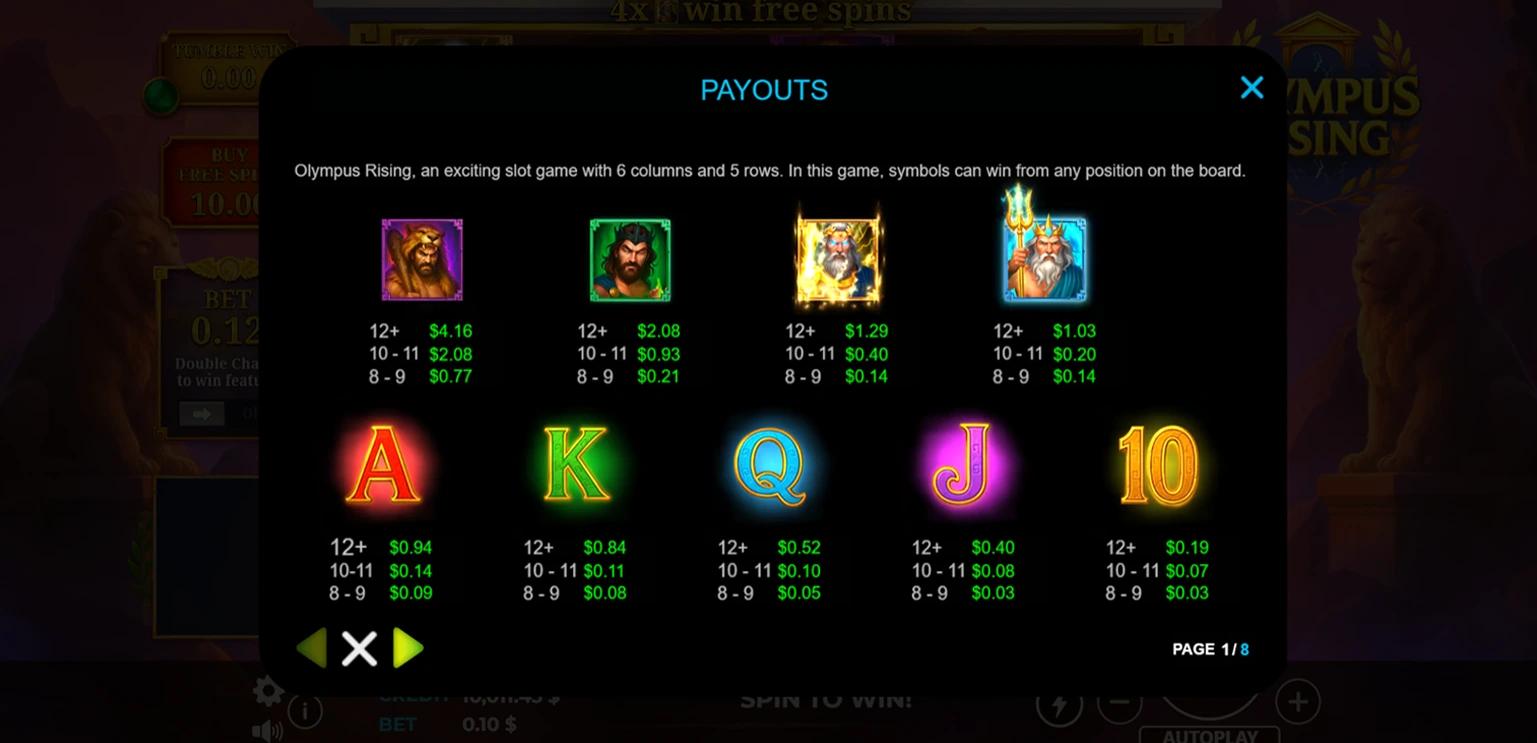Click the Hercules symbol thumbnail

(421, 258)
